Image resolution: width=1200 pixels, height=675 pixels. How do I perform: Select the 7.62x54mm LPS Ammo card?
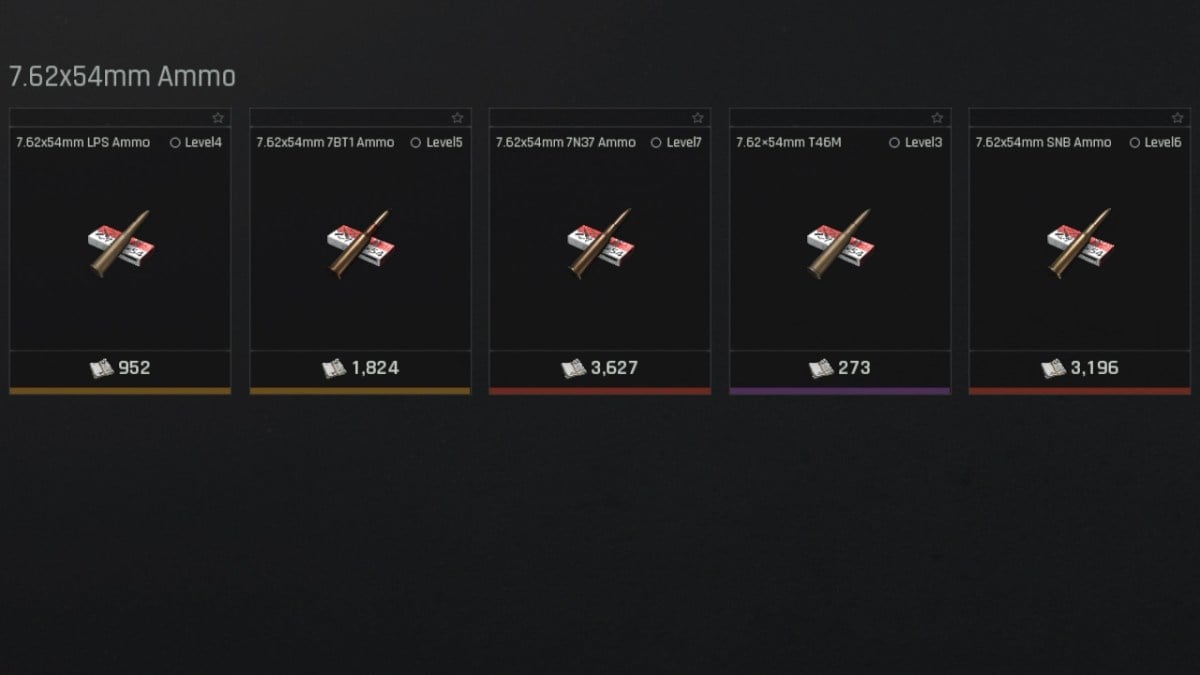[120, 245]
